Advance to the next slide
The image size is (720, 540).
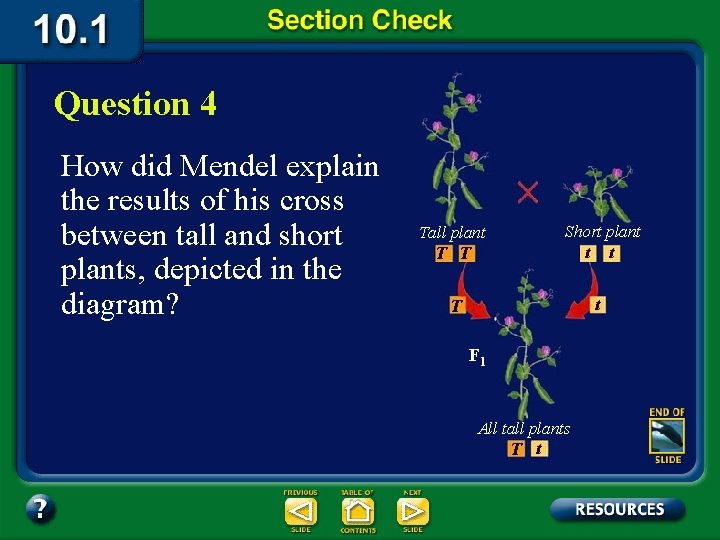412,512
